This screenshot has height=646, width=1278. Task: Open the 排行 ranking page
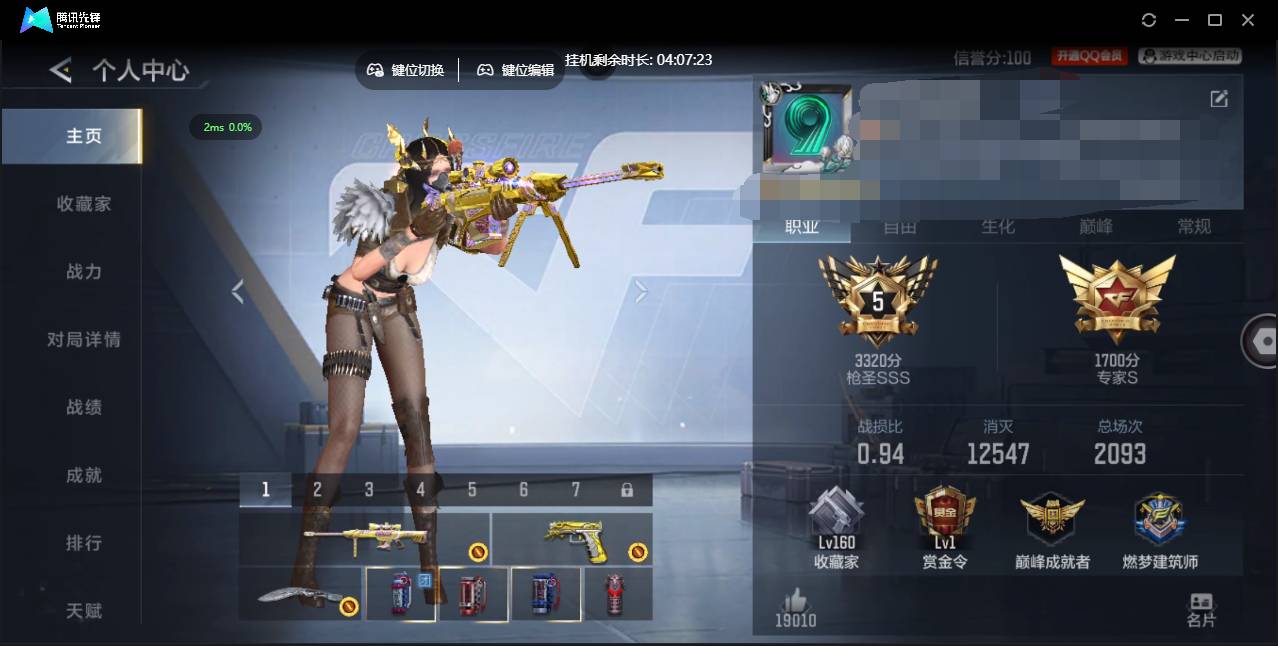click(x=84, y=543)
